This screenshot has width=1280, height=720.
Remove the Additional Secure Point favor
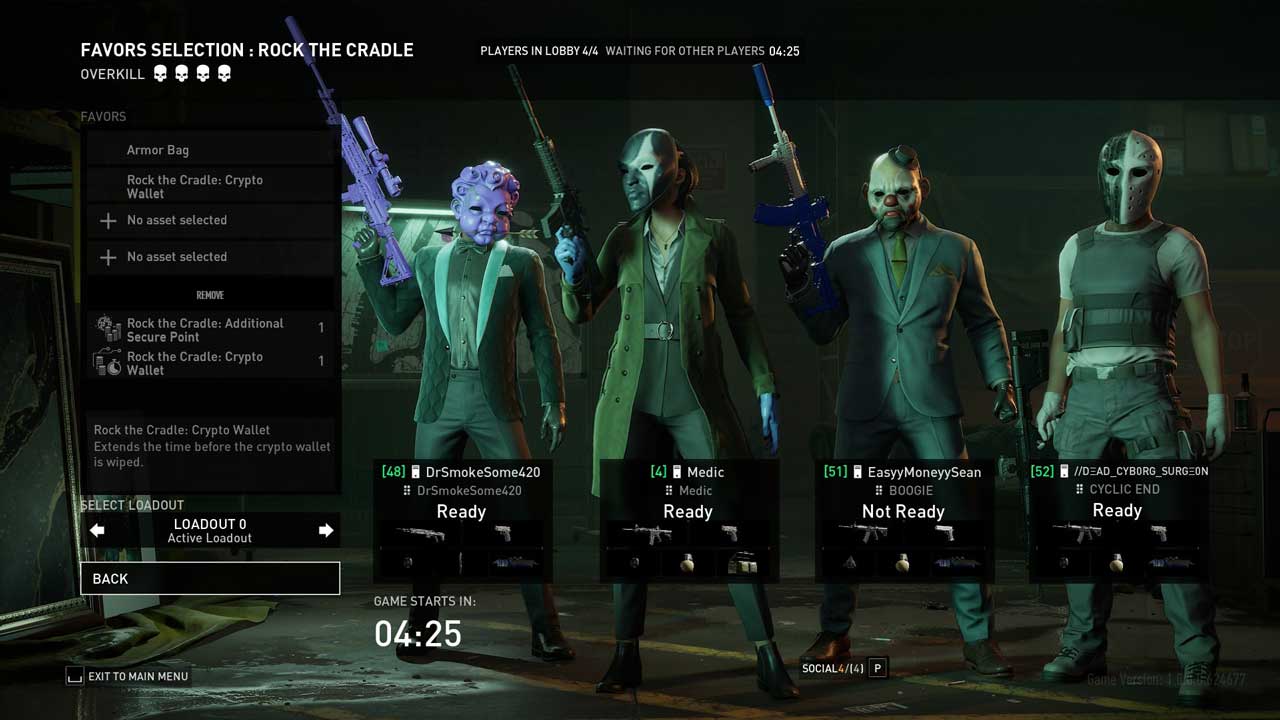(x=210, y=330)
